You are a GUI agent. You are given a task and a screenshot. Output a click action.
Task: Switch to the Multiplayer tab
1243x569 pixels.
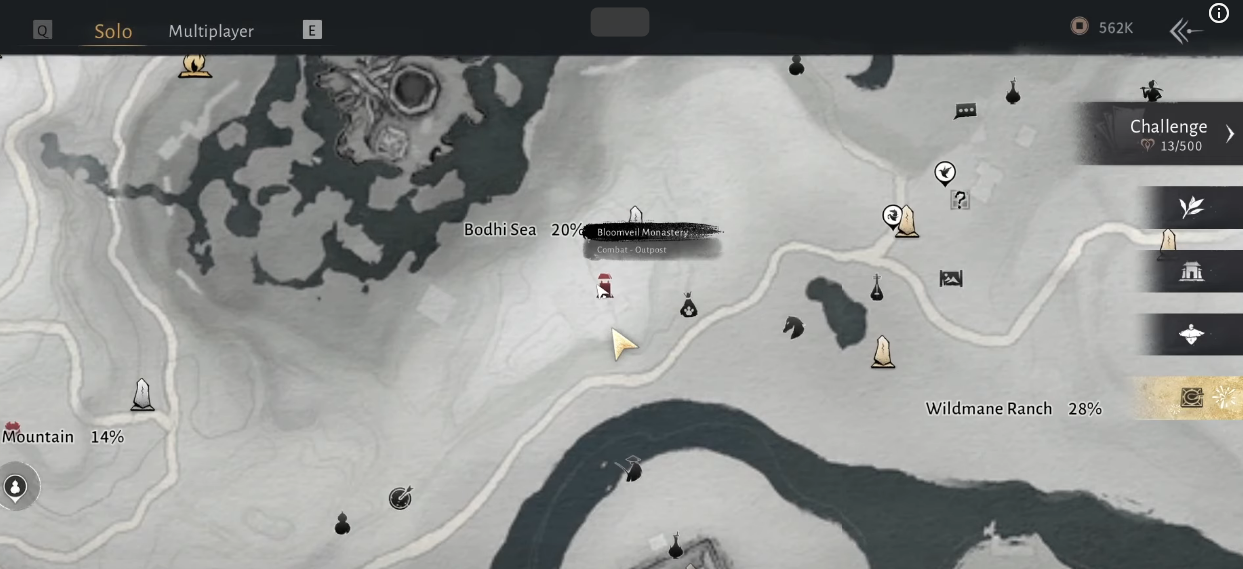211,31
